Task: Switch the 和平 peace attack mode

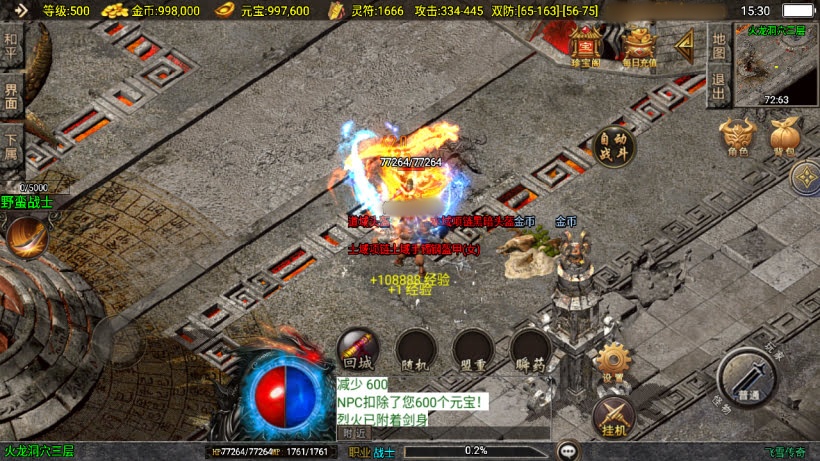Action: (x=11, y=46)
